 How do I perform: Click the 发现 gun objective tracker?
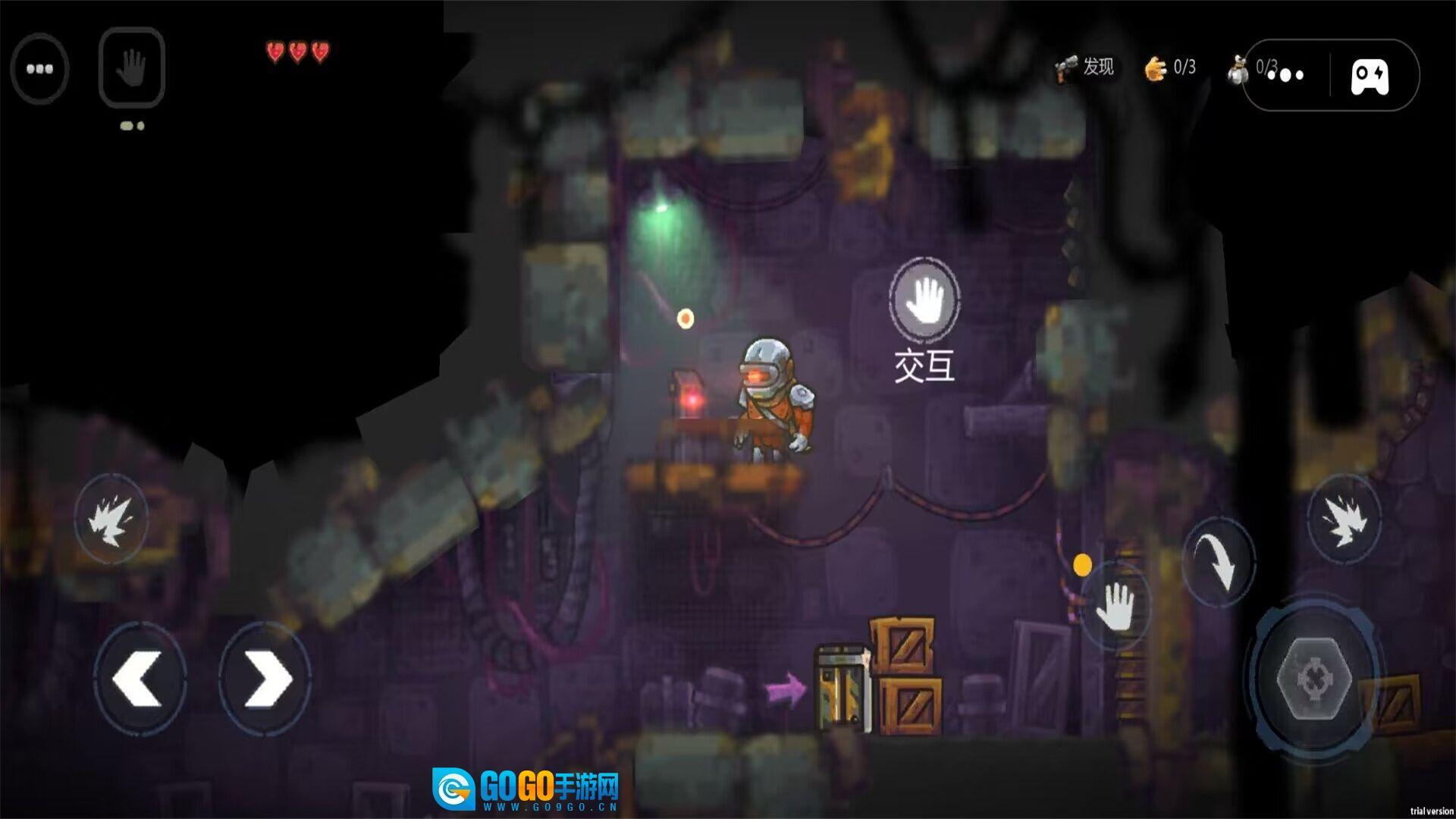coord(1084,68)
